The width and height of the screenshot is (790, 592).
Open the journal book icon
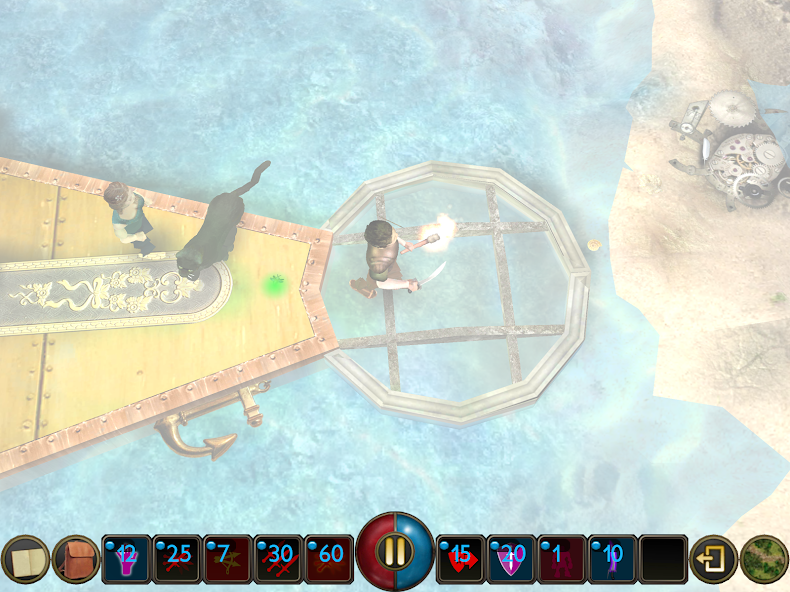point(25,559)
